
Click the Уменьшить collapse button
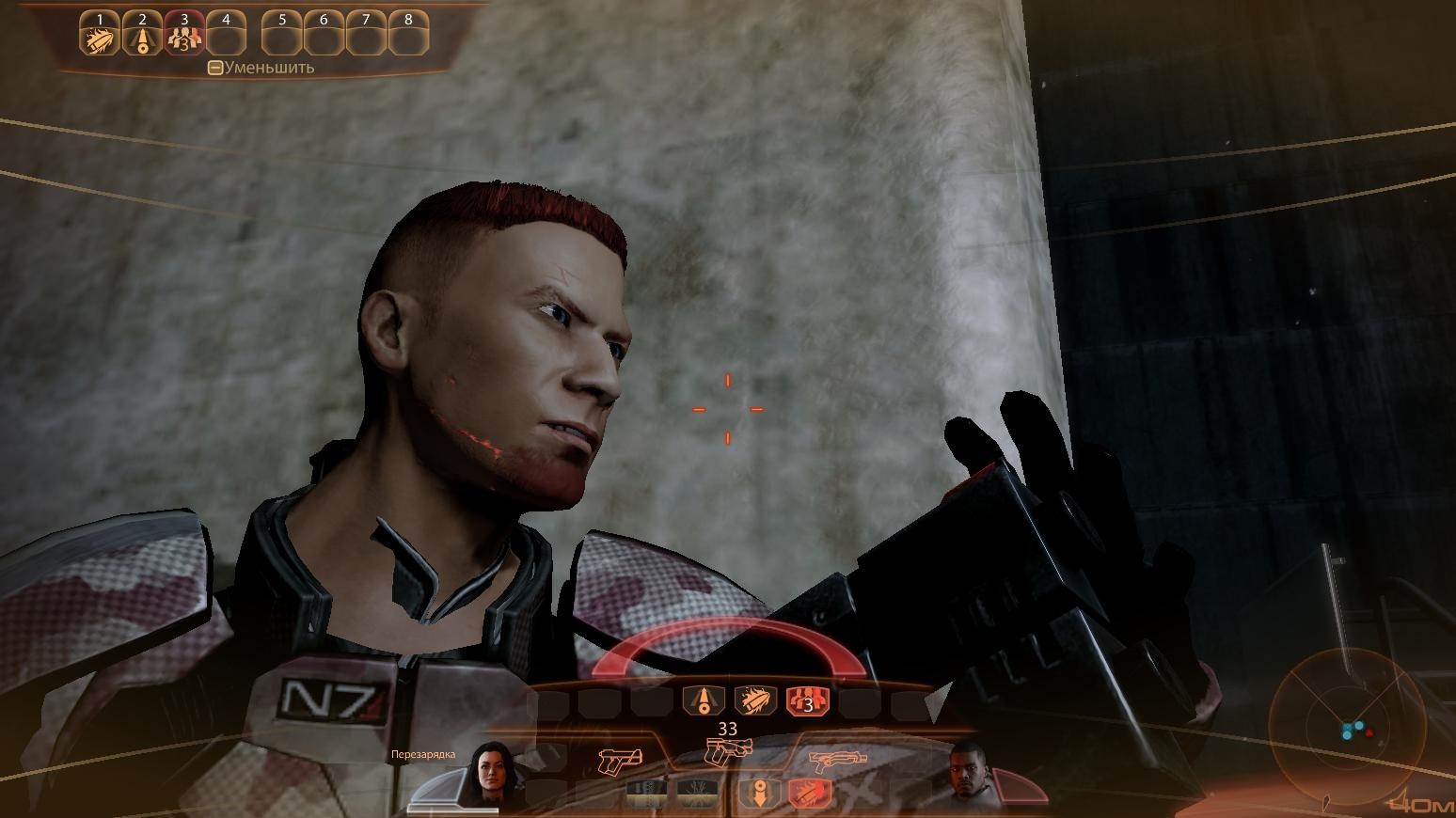(215, 68)
